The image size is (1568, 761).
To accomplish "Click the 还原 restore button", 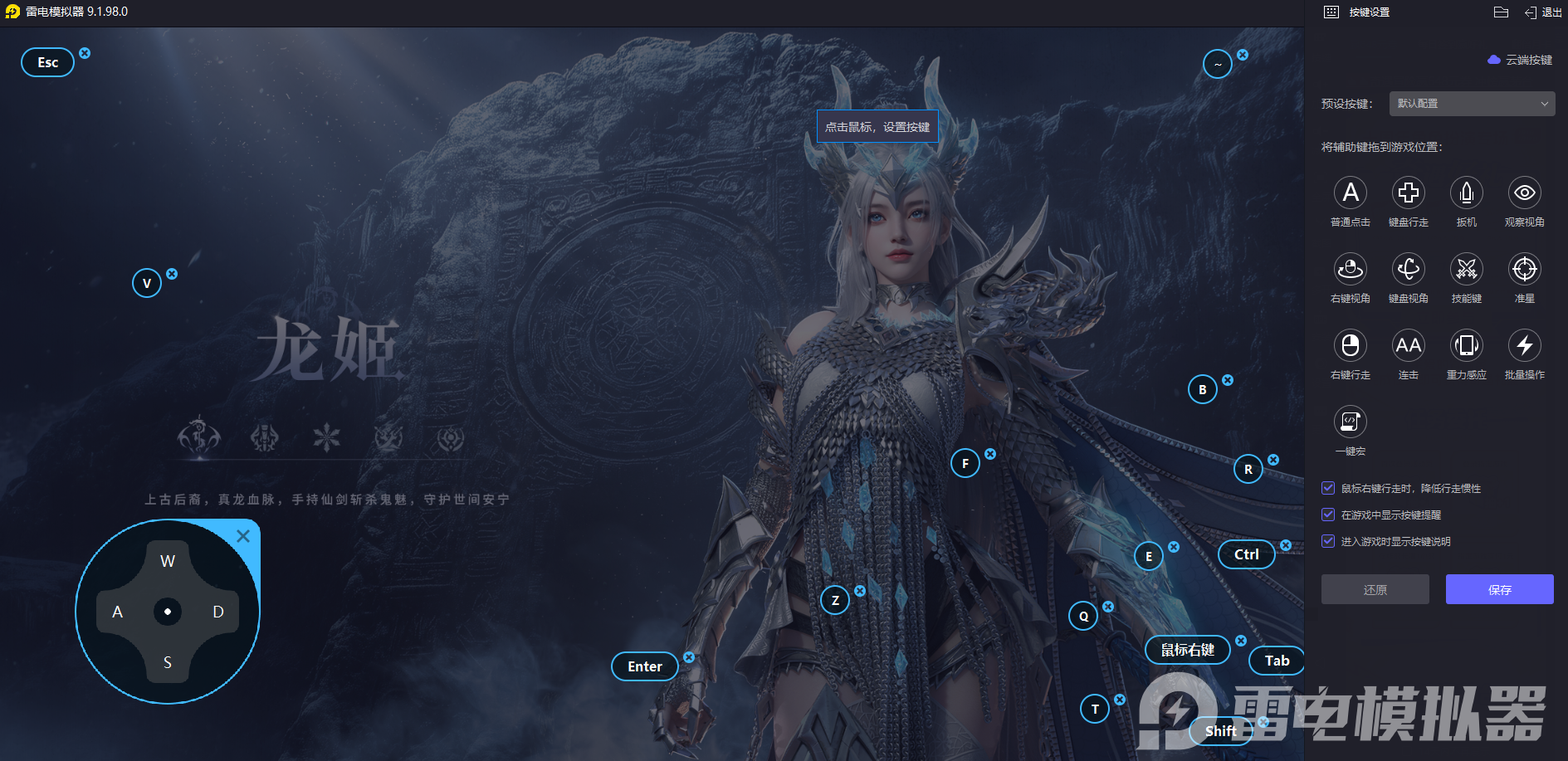I will point(1375,589).
